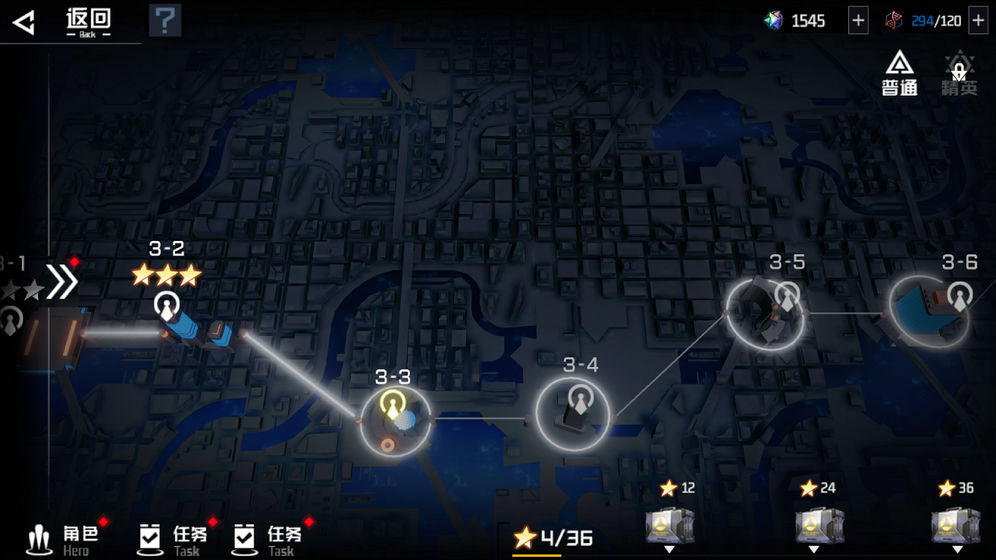
Task: Click the double chevron previous chapter arrow
Action: pos(61,282)
